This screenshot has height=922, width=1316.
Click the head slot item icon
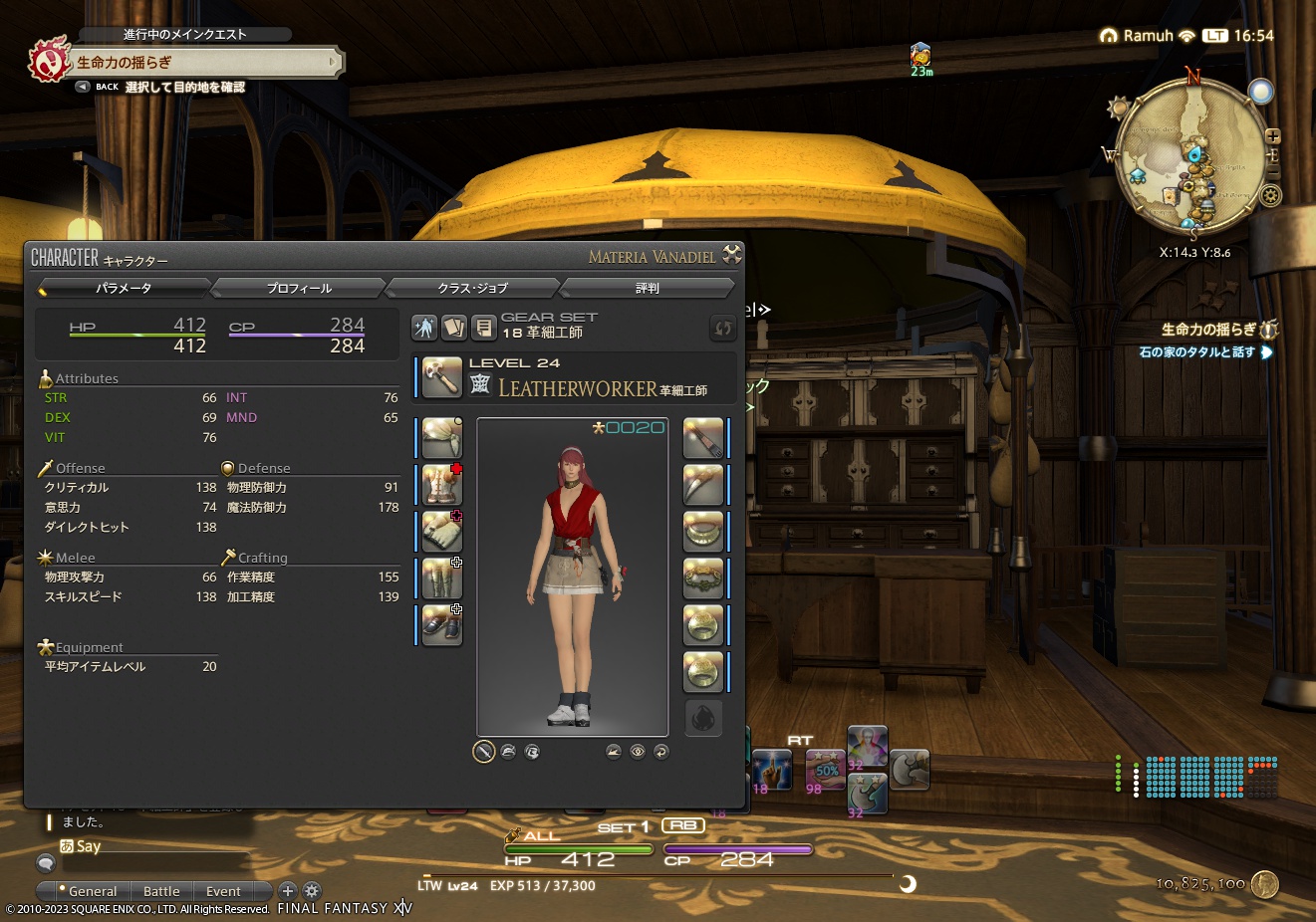441,438
